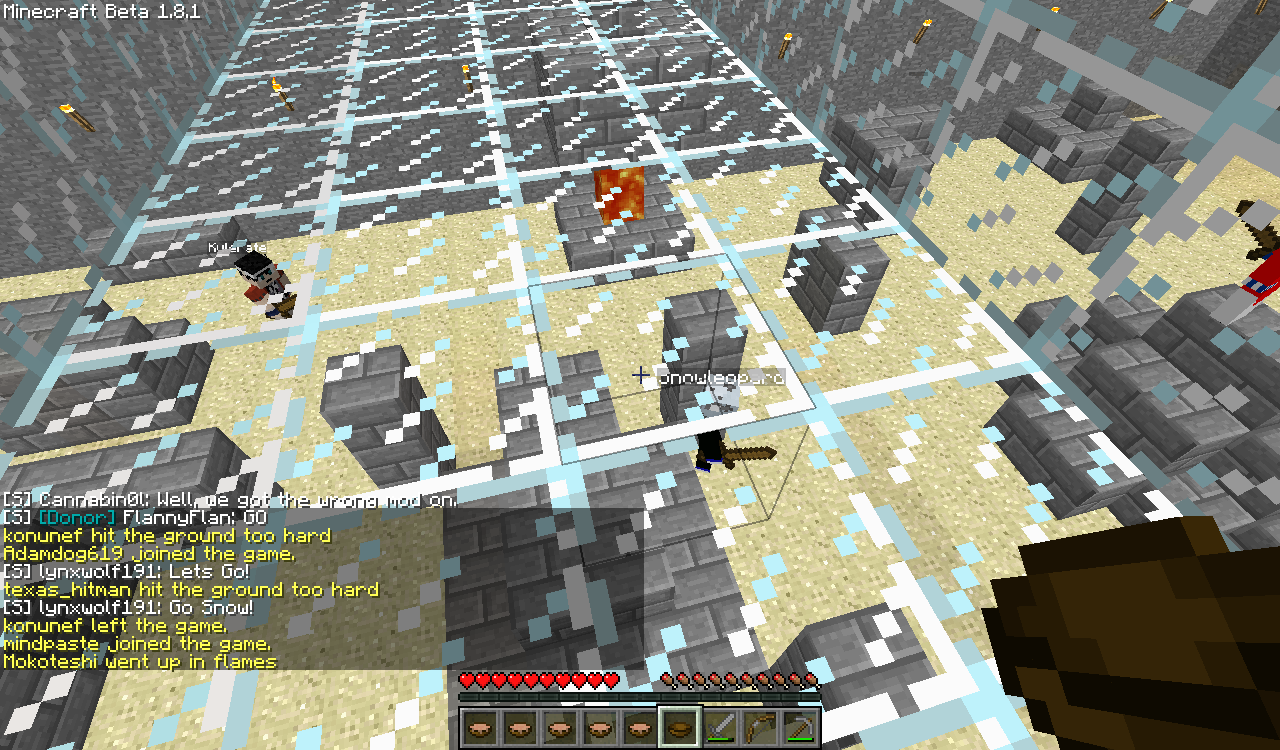Select the empty wooden bowl hotbar slot
The height and width of the screenshot is (750, 1280).
[680, 727]
